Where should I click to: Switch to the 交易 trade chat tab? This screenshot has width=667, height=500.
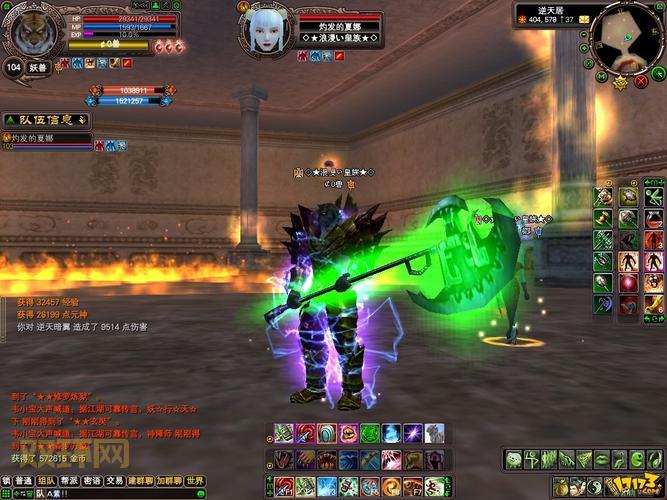(115, 481)
